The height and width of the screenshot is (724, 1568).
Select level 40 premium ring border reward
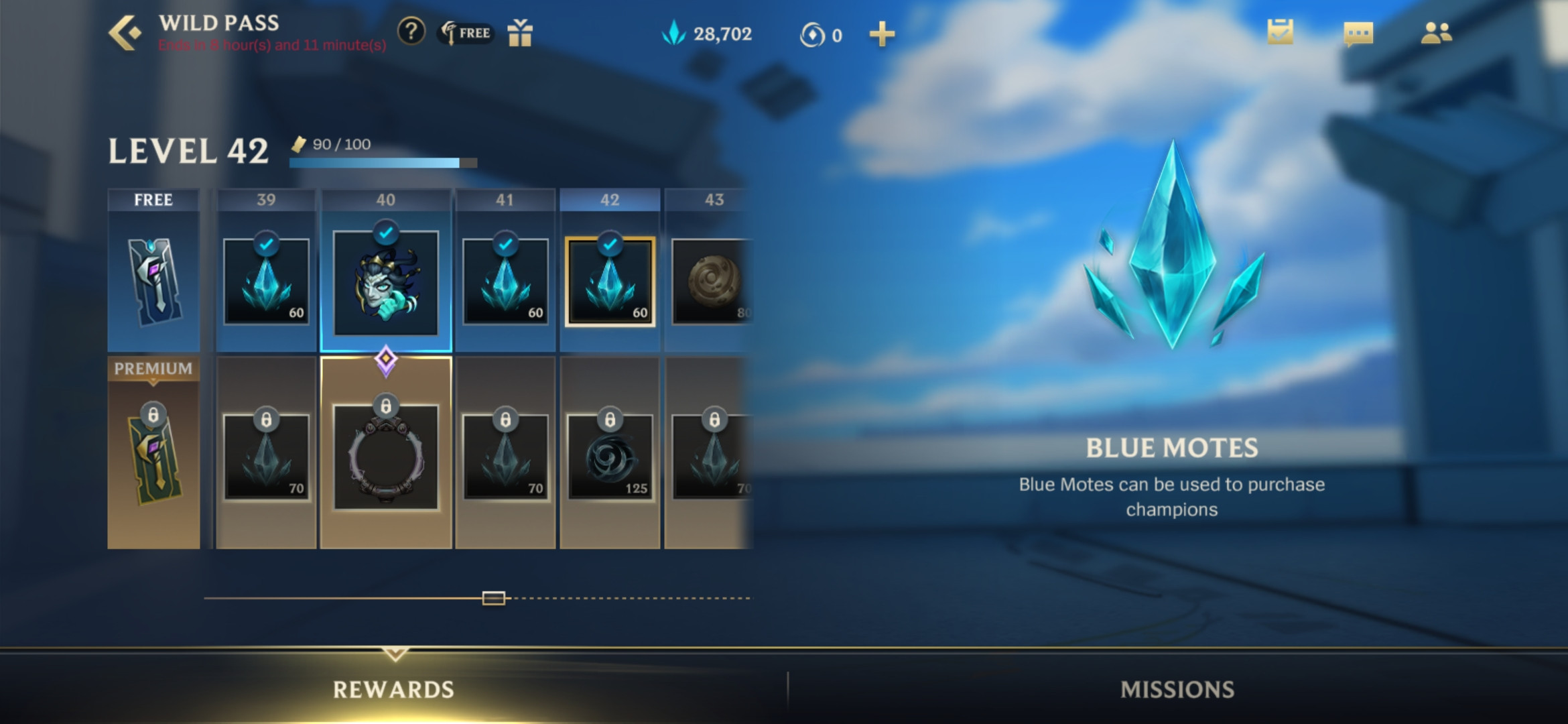click(x=386, y=457)
